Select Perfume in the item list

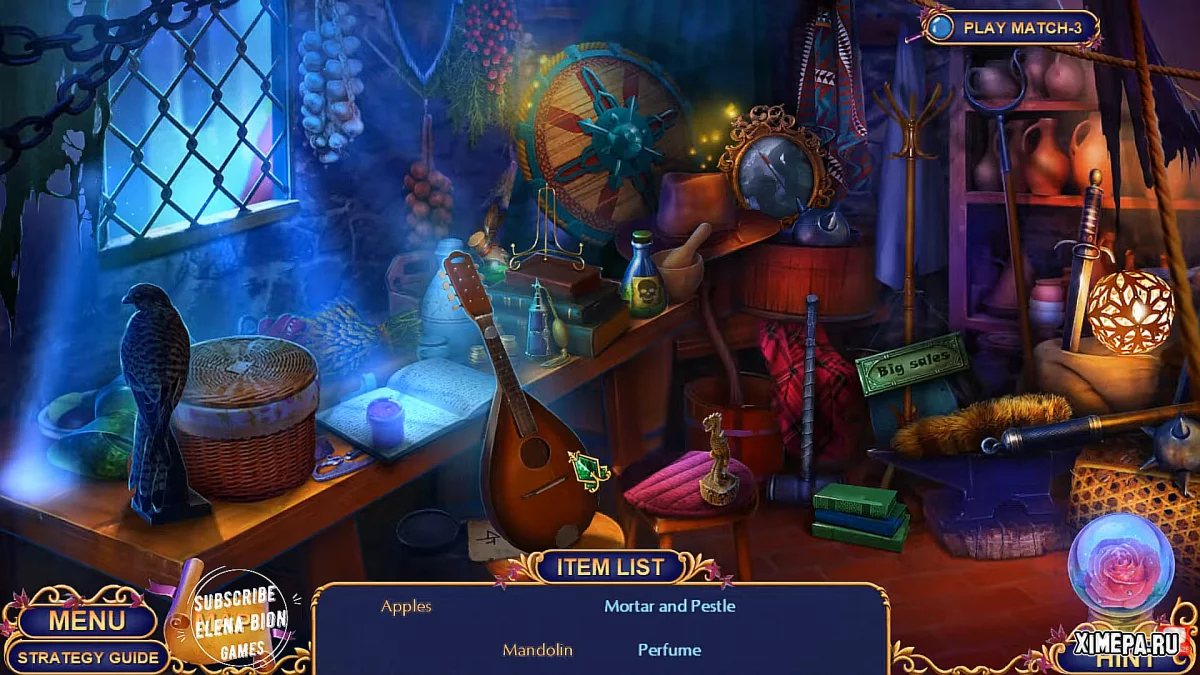click(x=669, y=650)
